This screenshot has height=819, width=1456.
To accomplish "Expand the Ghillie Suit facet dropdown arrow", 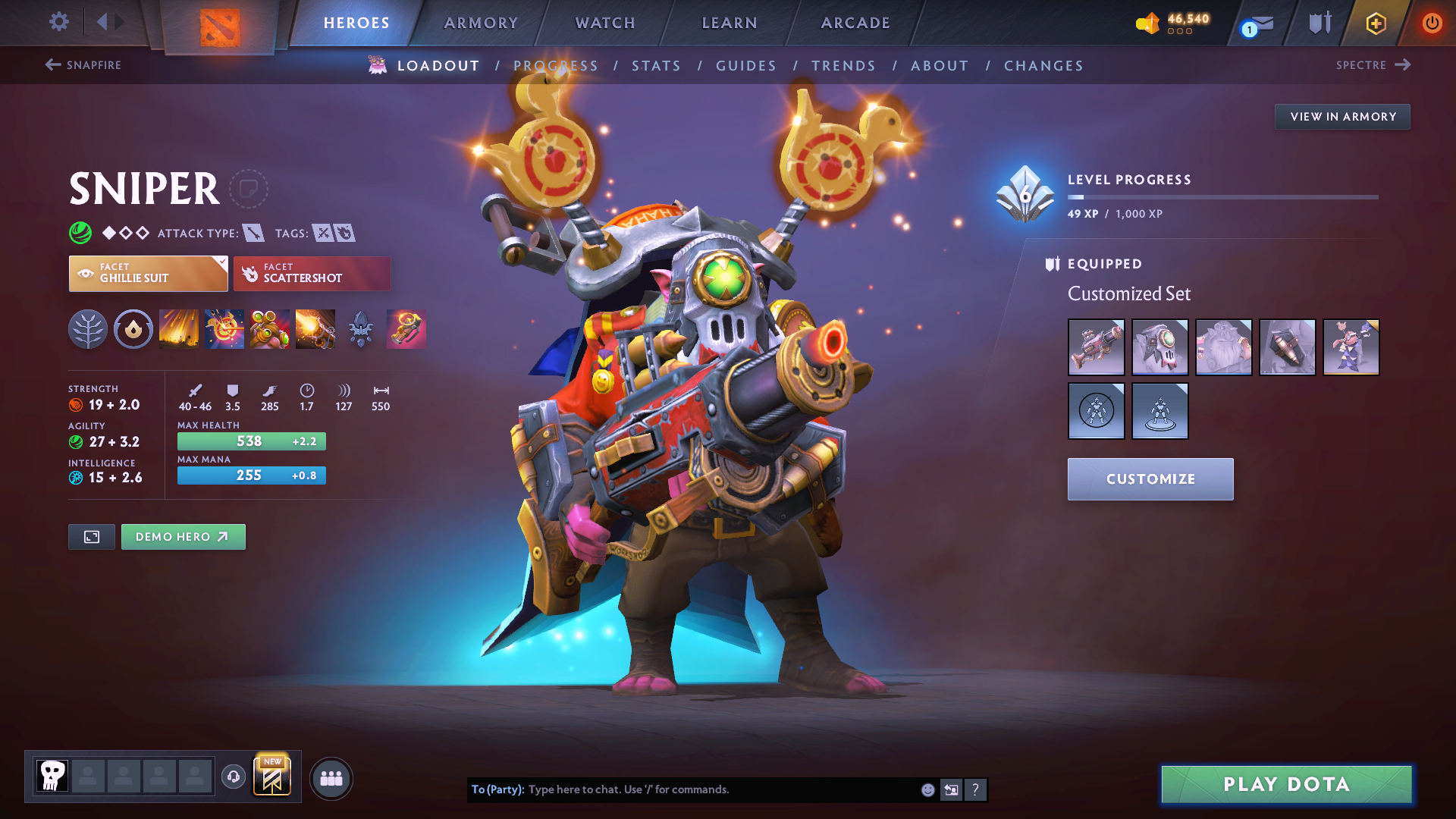I will point(221,263).
